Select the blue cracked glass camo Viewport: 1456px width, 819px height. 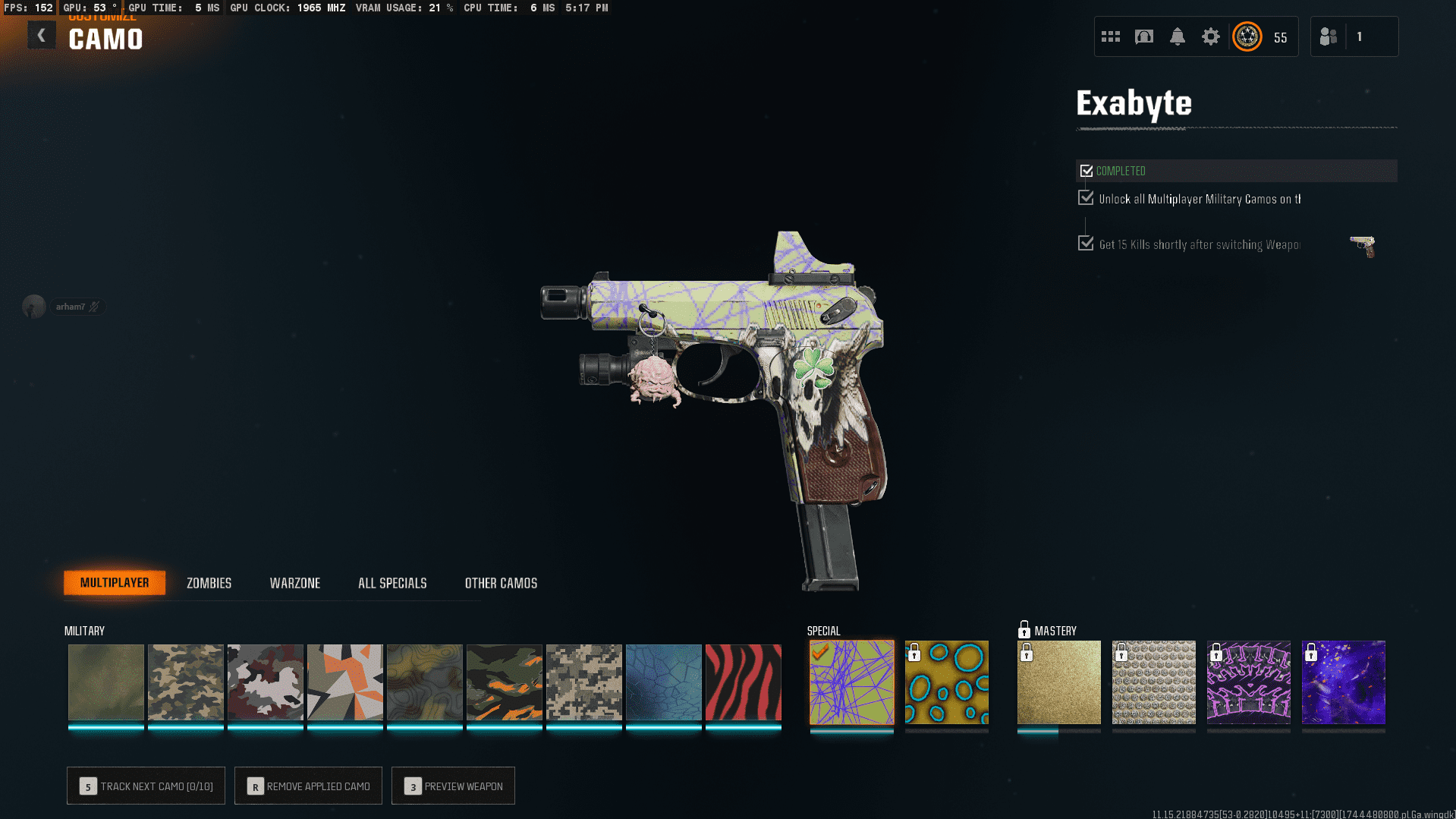click(x=663, y=682)
